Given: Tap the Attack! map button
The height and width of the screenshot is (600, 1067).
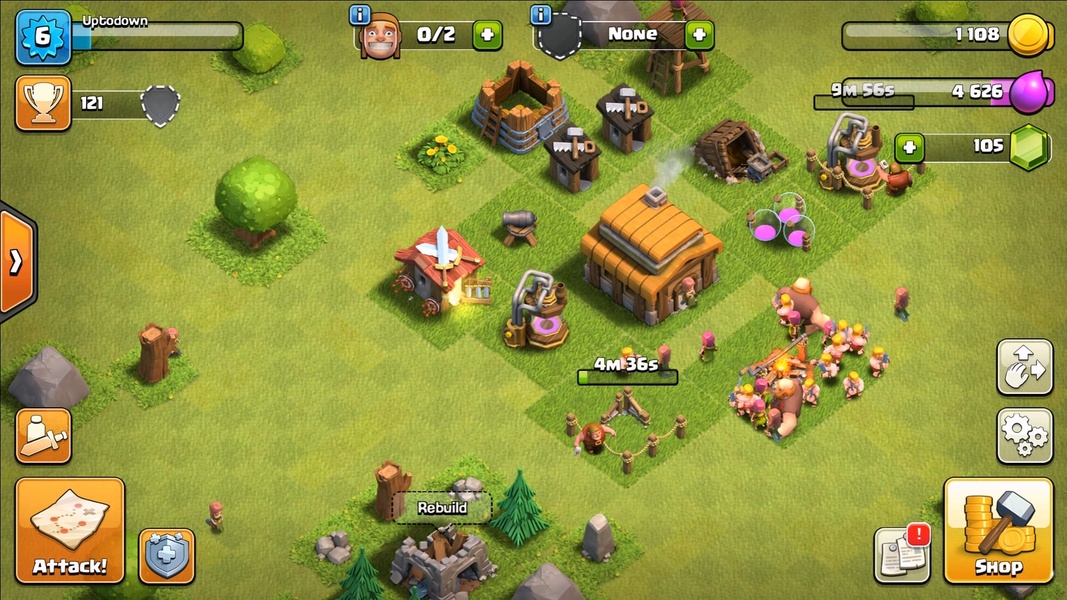Looking at the screenshot, I should coord(70,531).
